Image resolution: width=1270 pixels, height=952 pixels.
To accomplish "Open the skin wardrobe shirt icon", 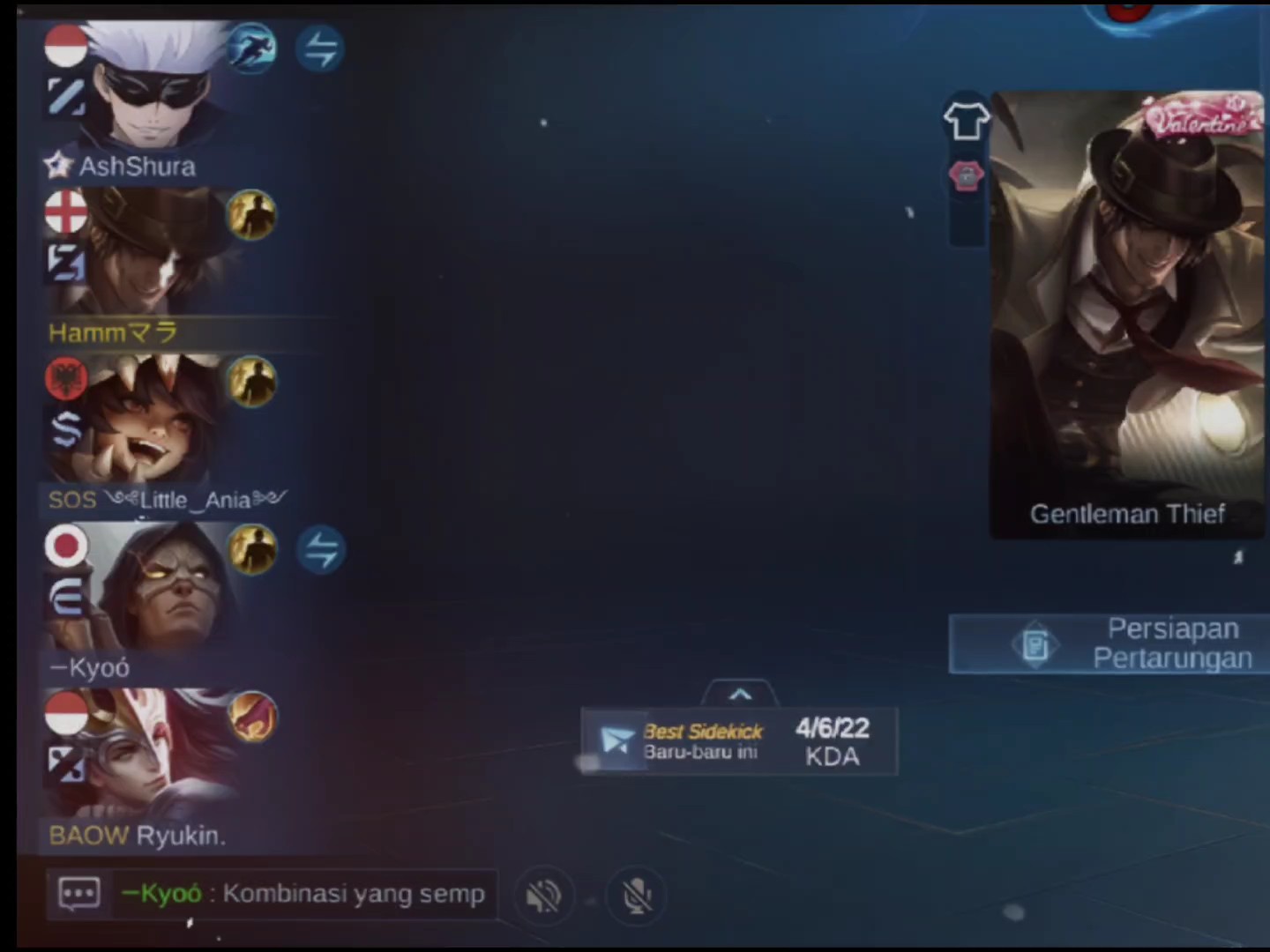I will [x=966, y=121].
